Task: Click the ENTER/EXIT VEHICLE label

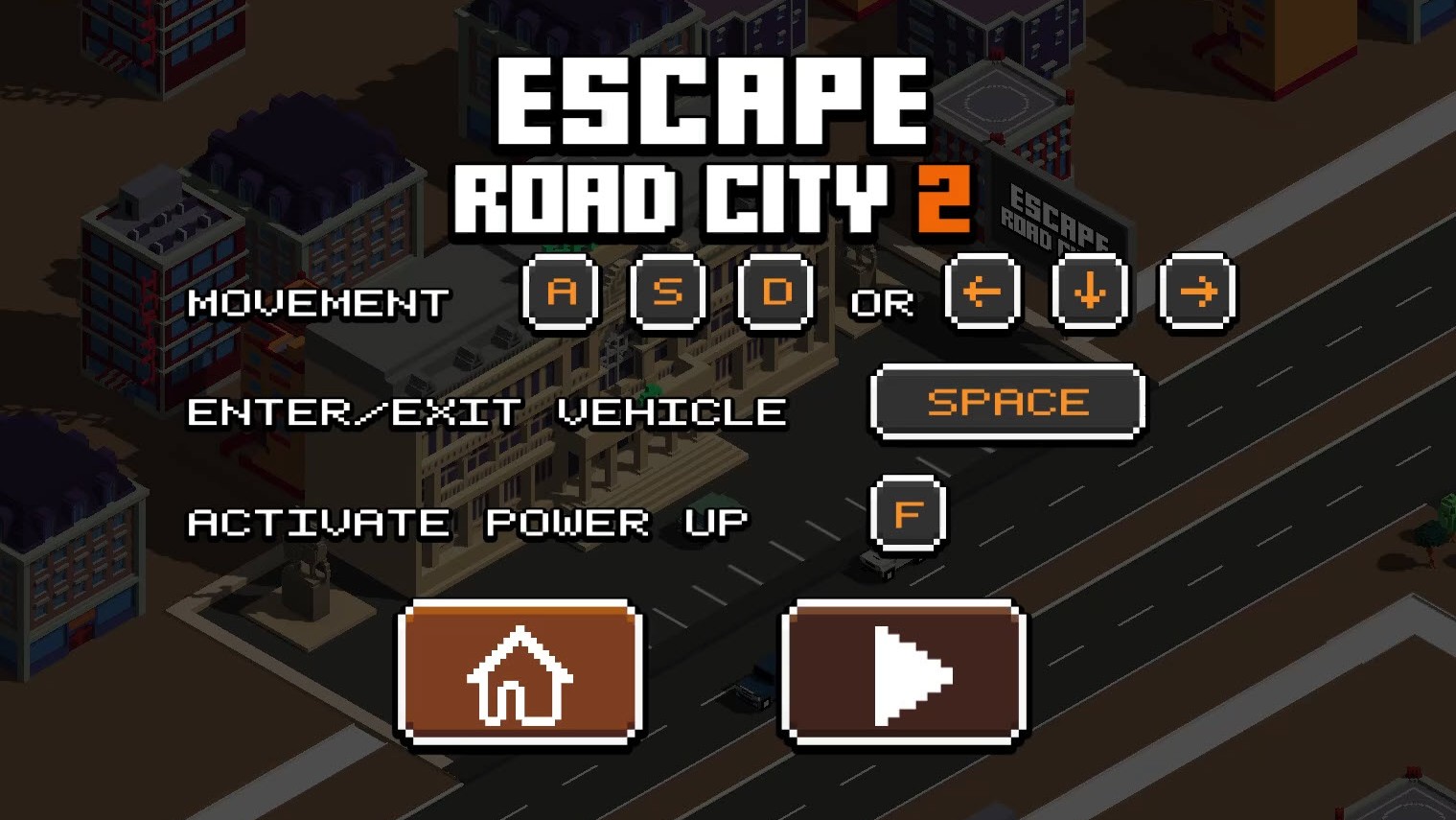Action: 487,410
